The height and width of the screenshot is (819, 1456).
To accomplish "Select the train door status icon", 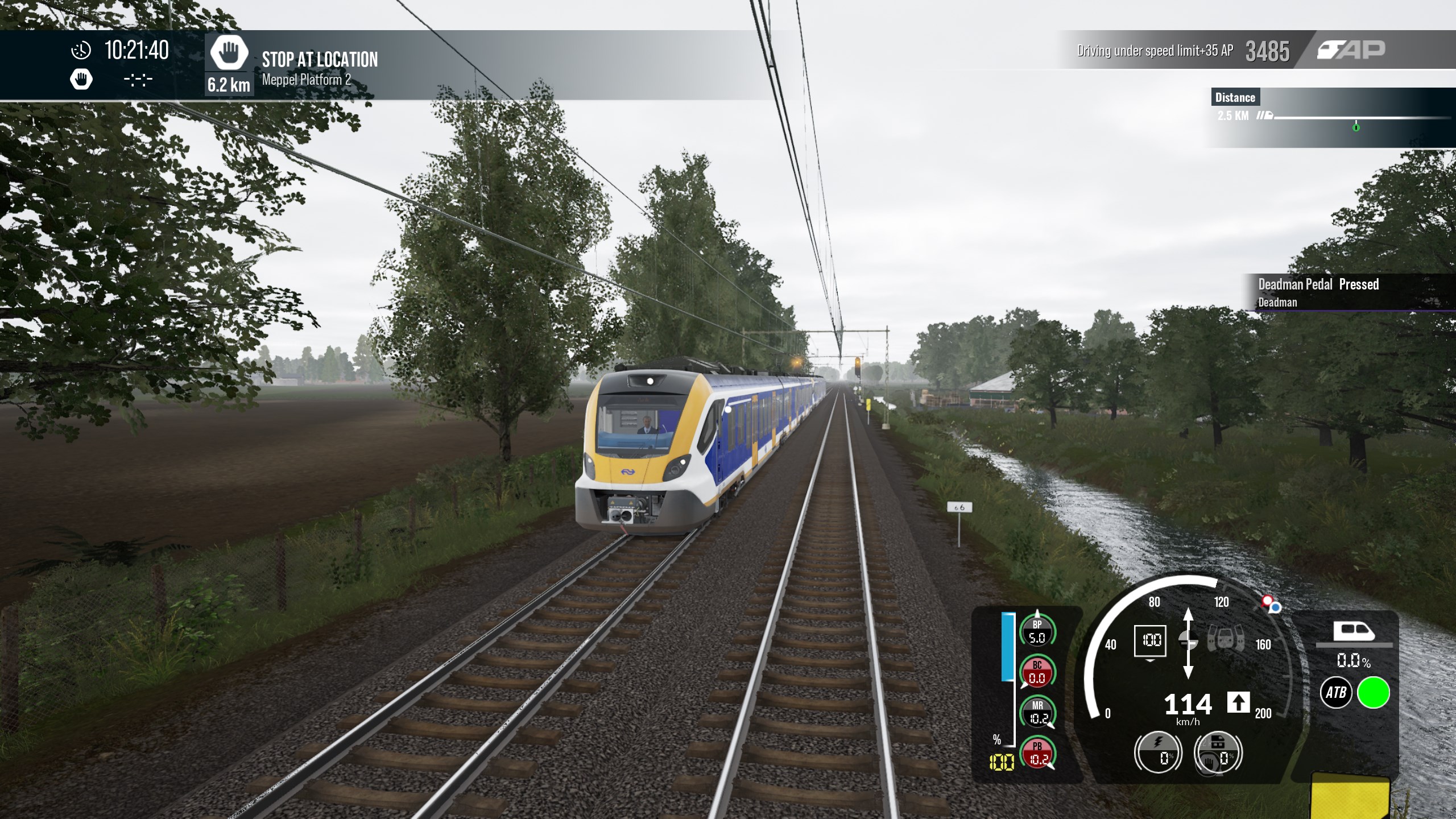I will tap(1226, 640).
